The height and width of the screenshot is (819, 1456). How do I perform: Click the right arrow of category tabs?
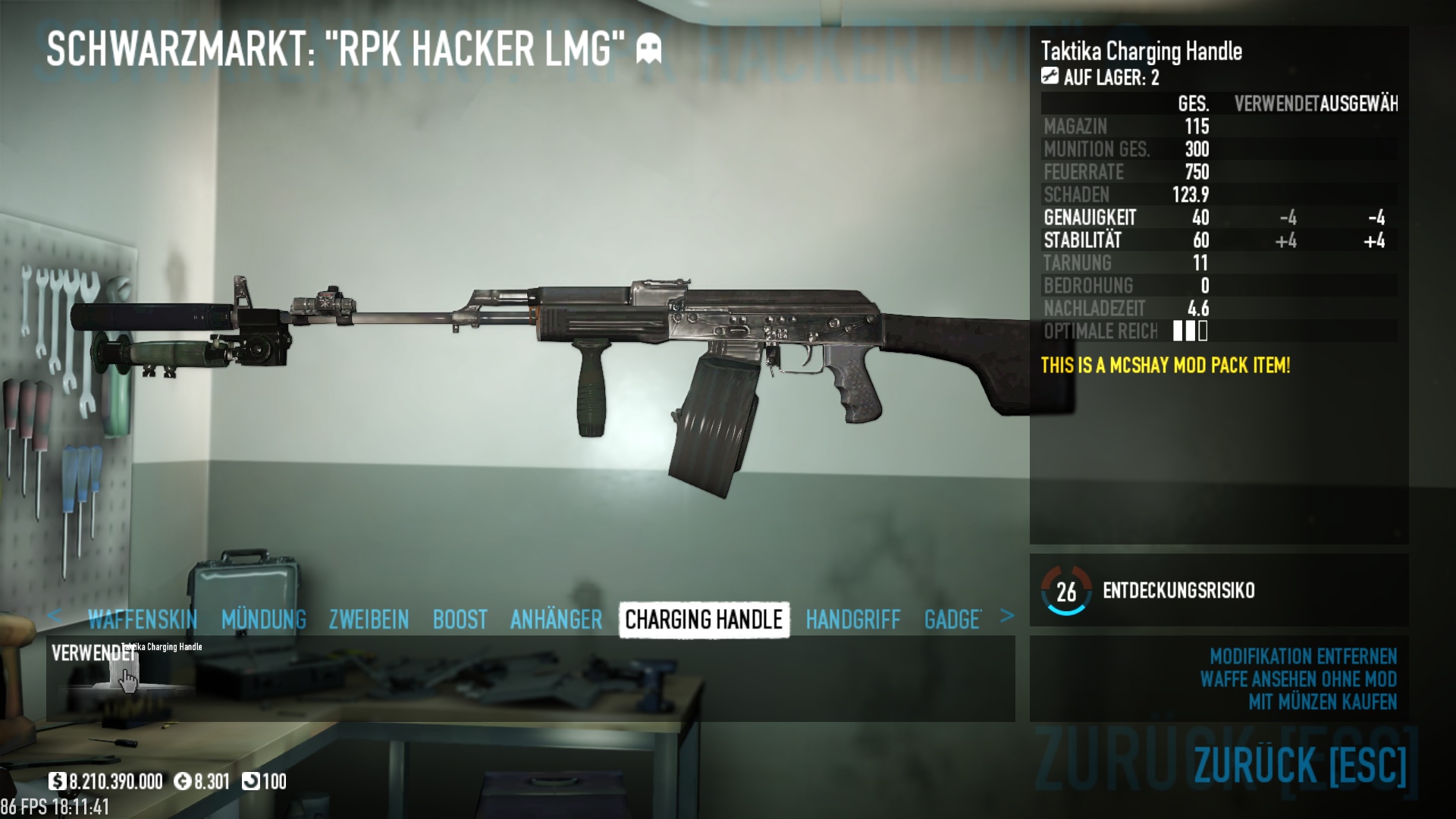1006,616
